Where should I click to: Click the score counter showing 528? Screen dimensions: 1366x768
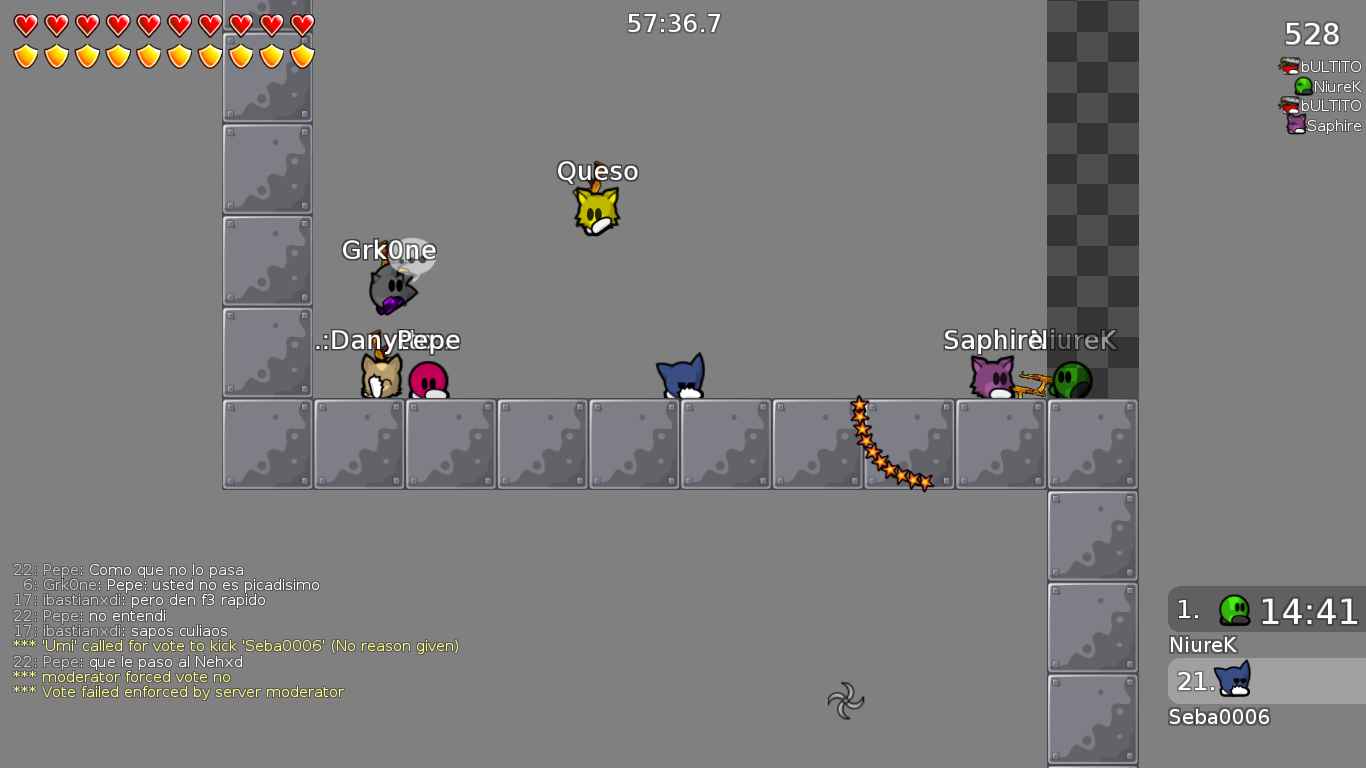[x=1310, y=34]
